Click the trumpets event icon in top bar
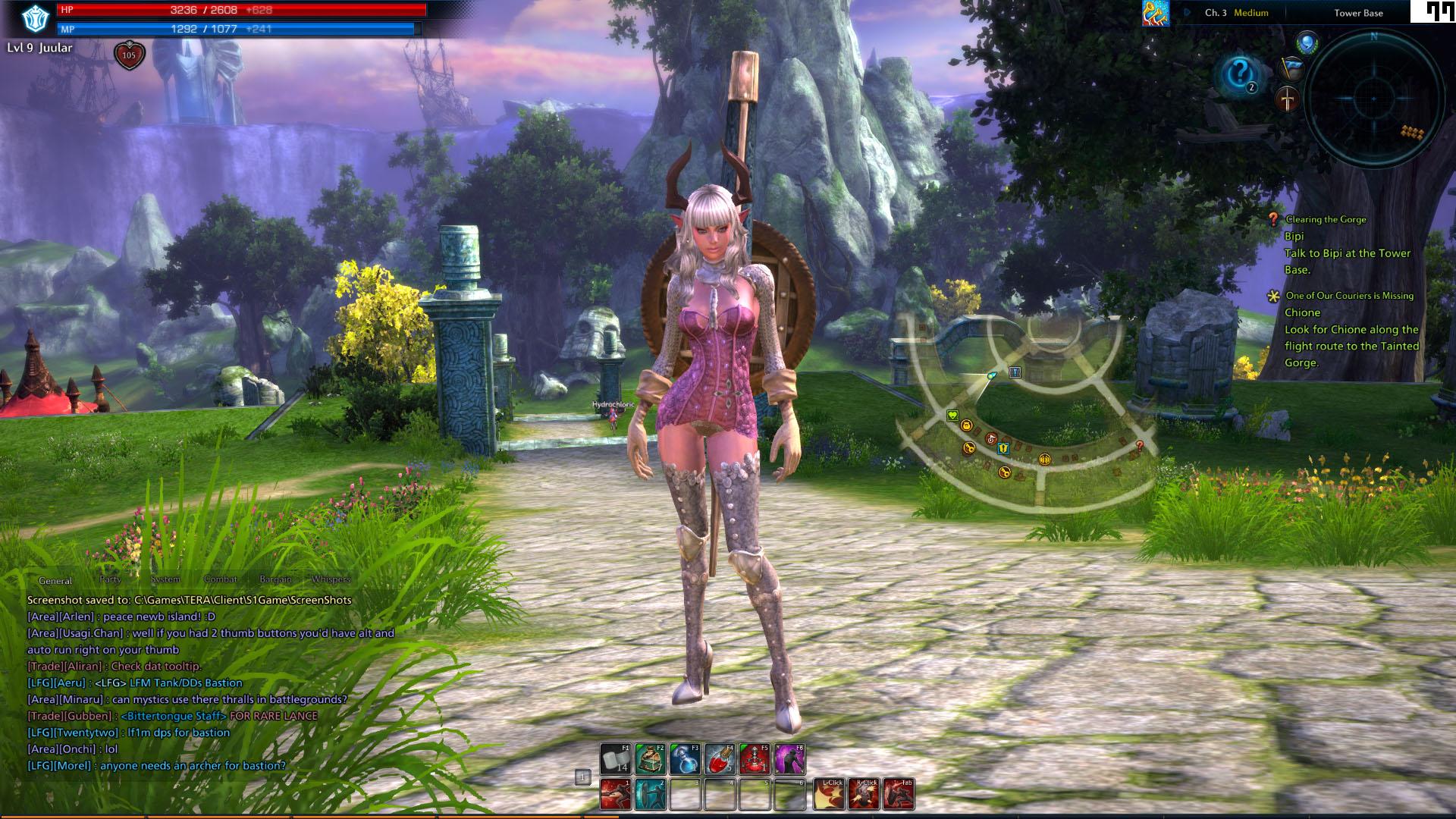This screenshot has height=819, width=1456. (1155, 13)
